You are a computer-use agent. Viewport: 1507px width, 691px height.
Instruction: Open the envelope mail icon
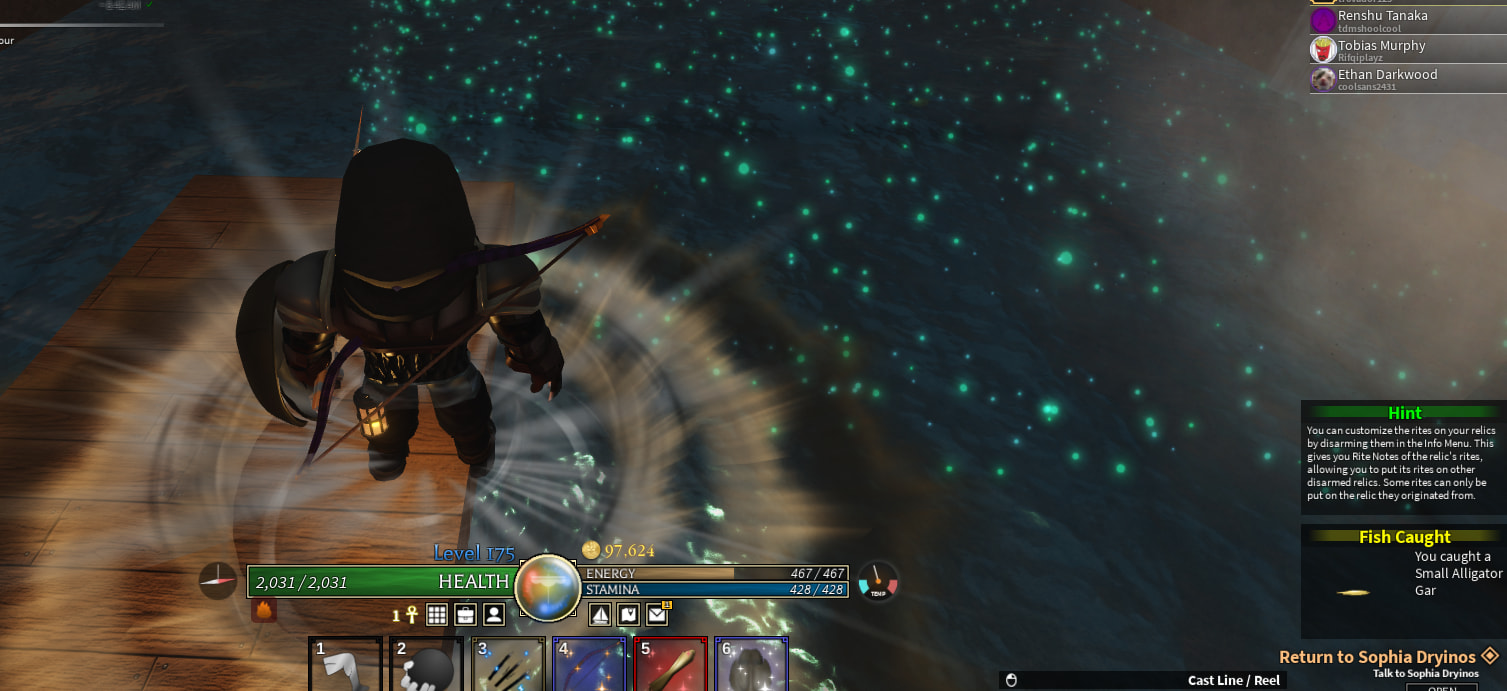click(657, 614)
